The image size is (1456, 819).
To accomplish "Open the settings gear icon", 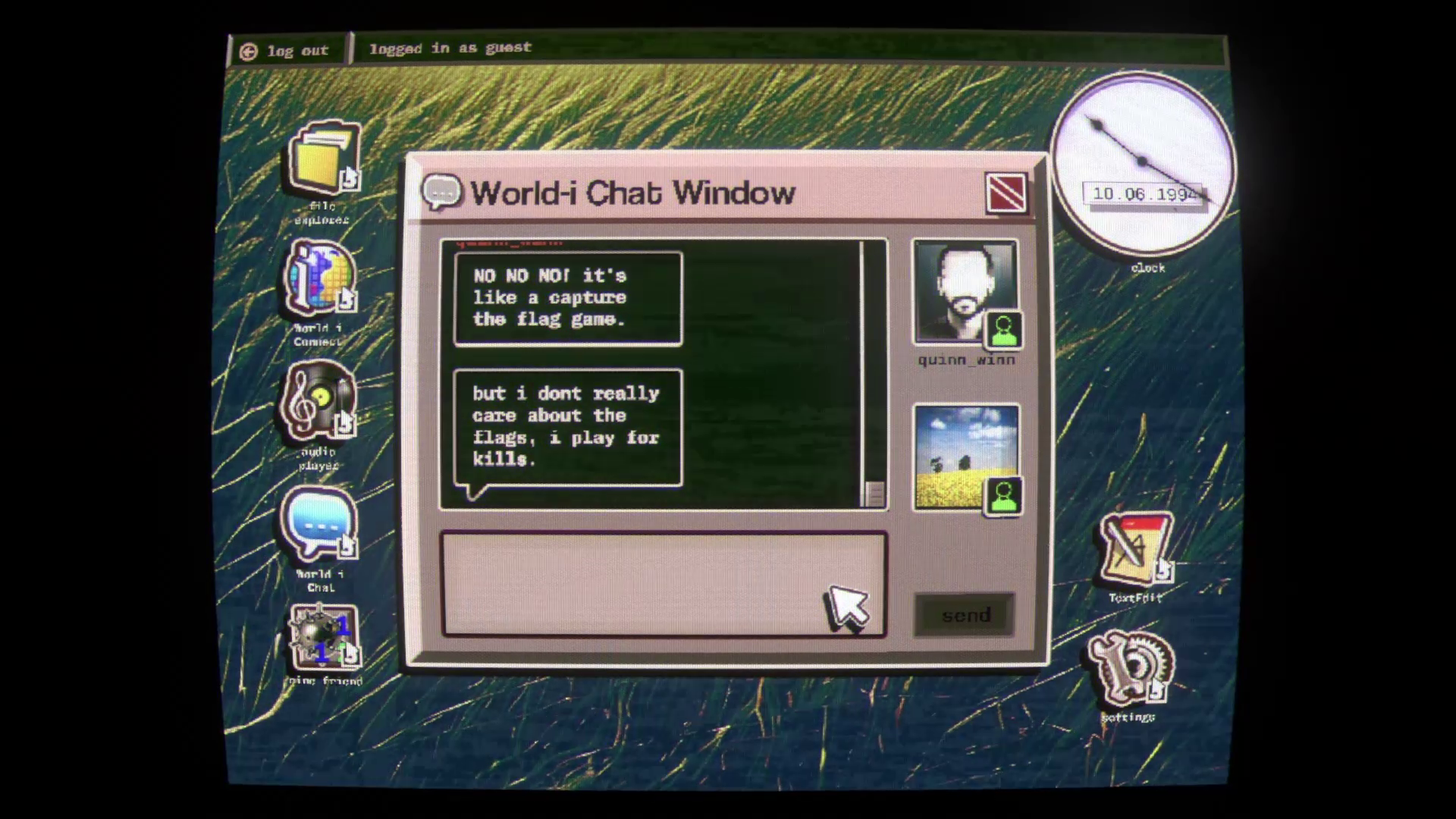I will (1129, 668).
